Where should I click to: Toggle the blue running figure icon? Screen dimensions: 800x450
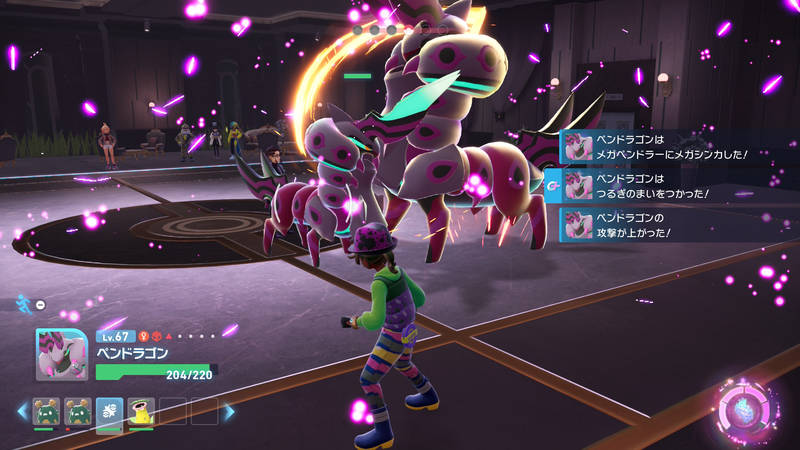tap(24, 302)
